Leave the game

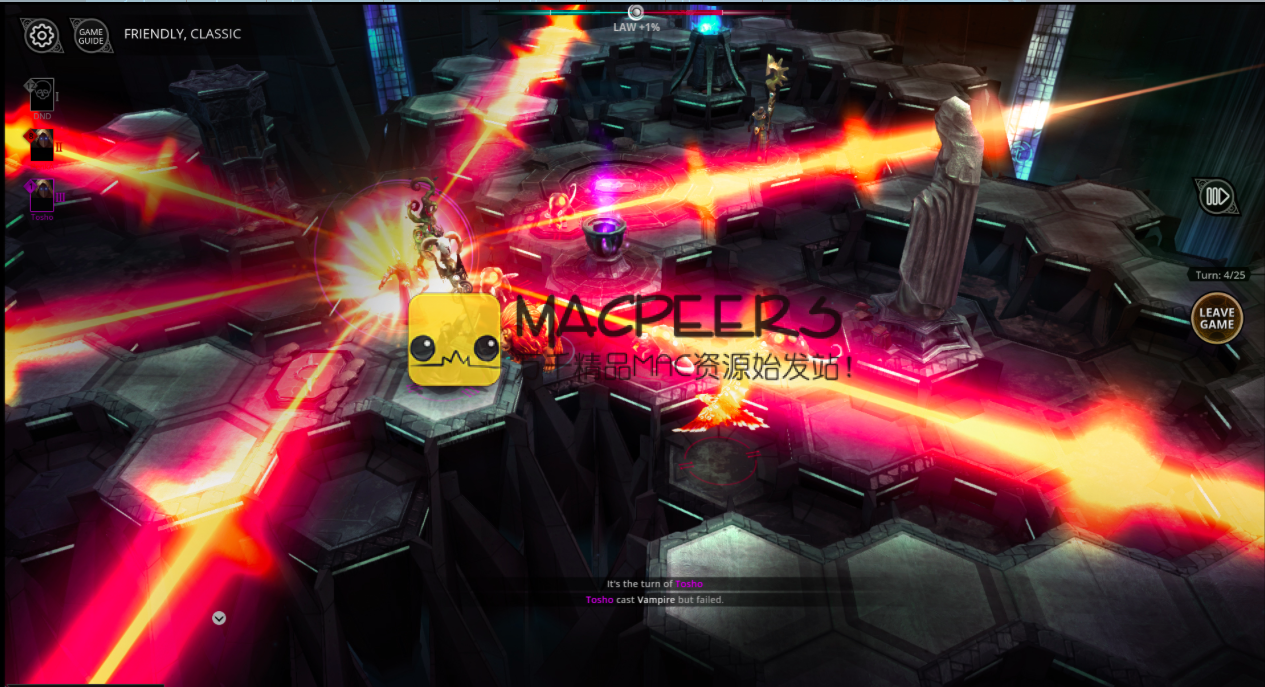point(1217,318)
